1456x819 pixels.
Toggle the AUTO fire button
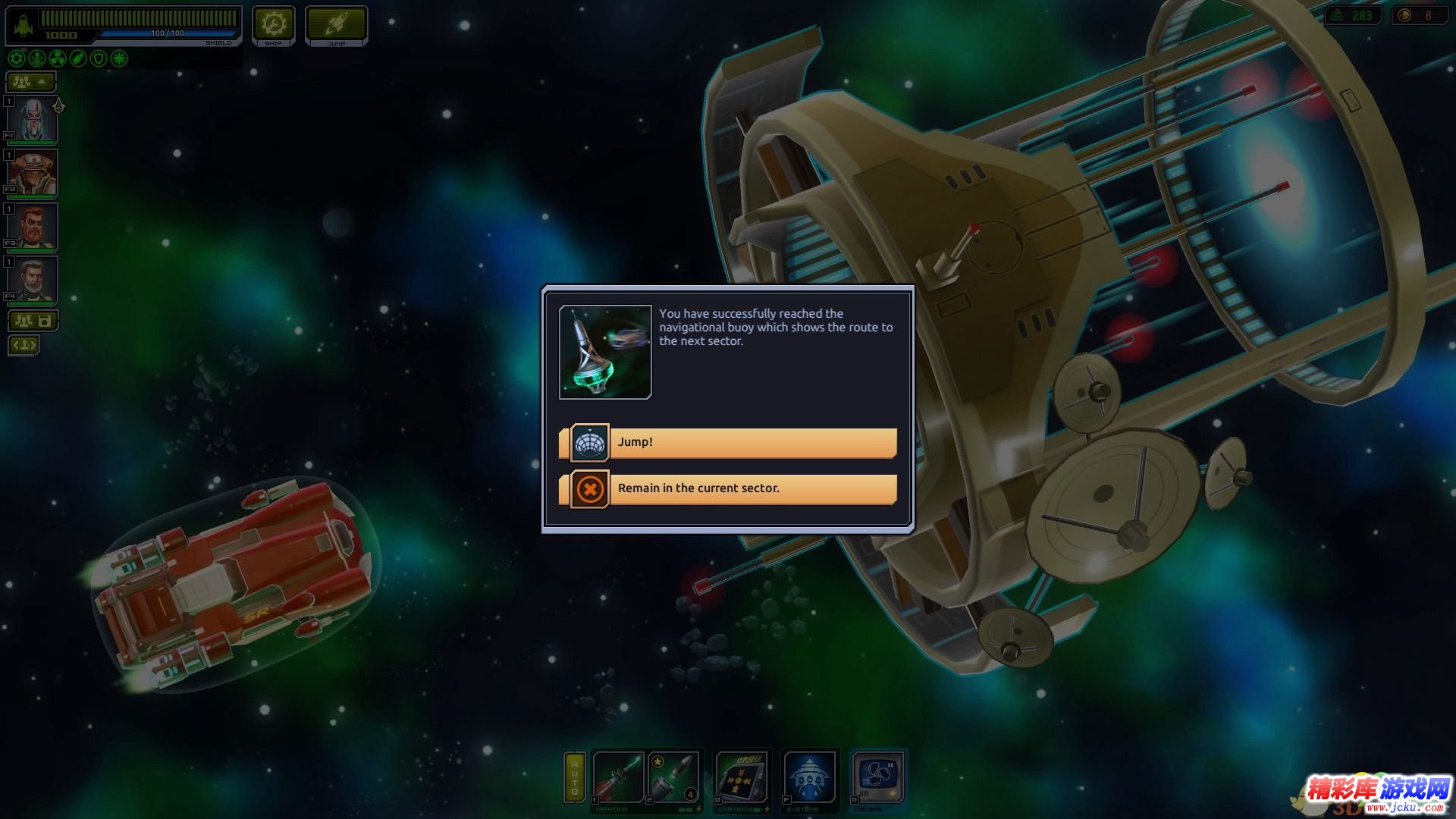(575, 777)
